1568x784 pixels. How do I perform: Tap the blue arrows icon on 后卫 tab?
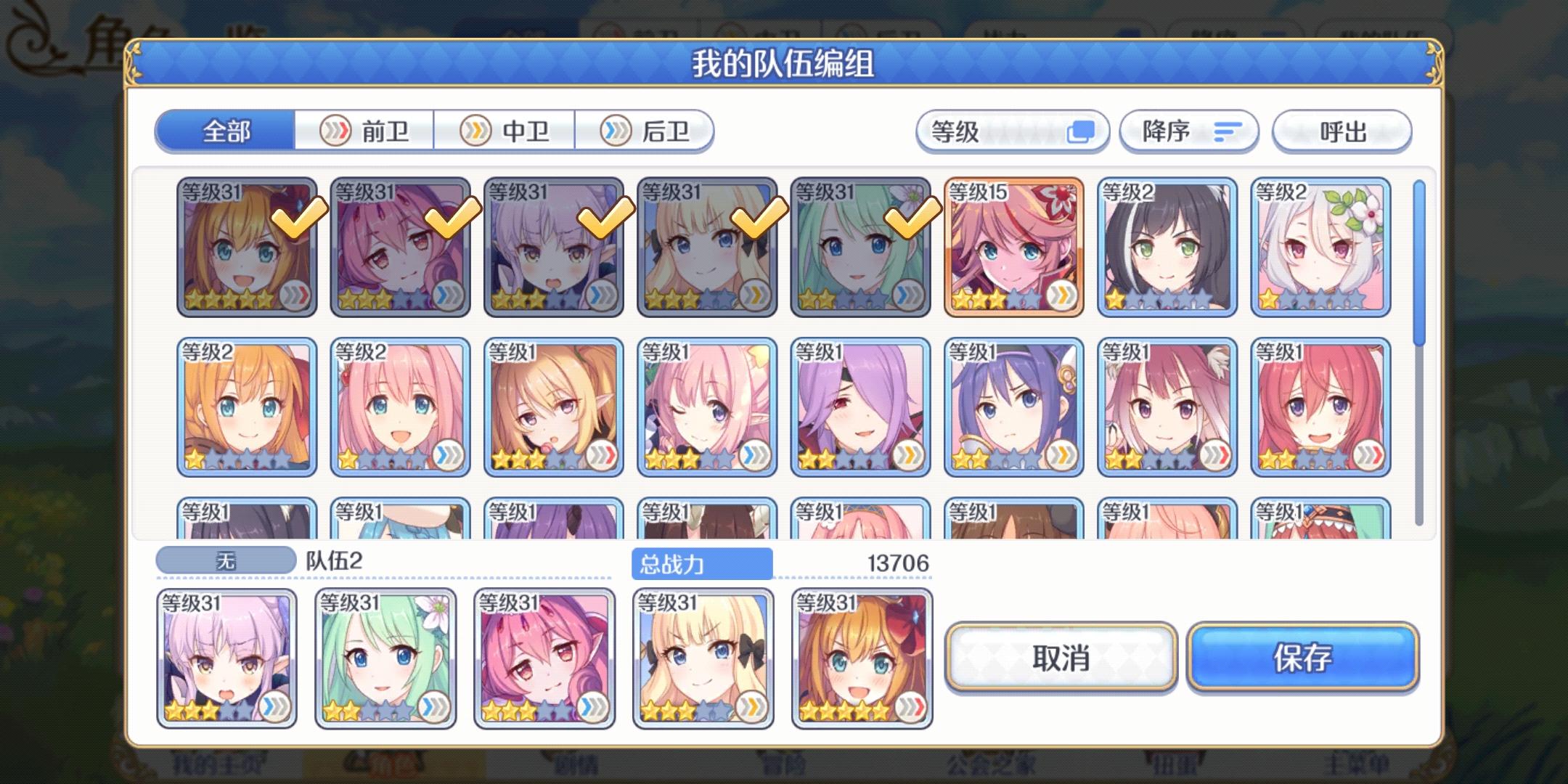616,131
